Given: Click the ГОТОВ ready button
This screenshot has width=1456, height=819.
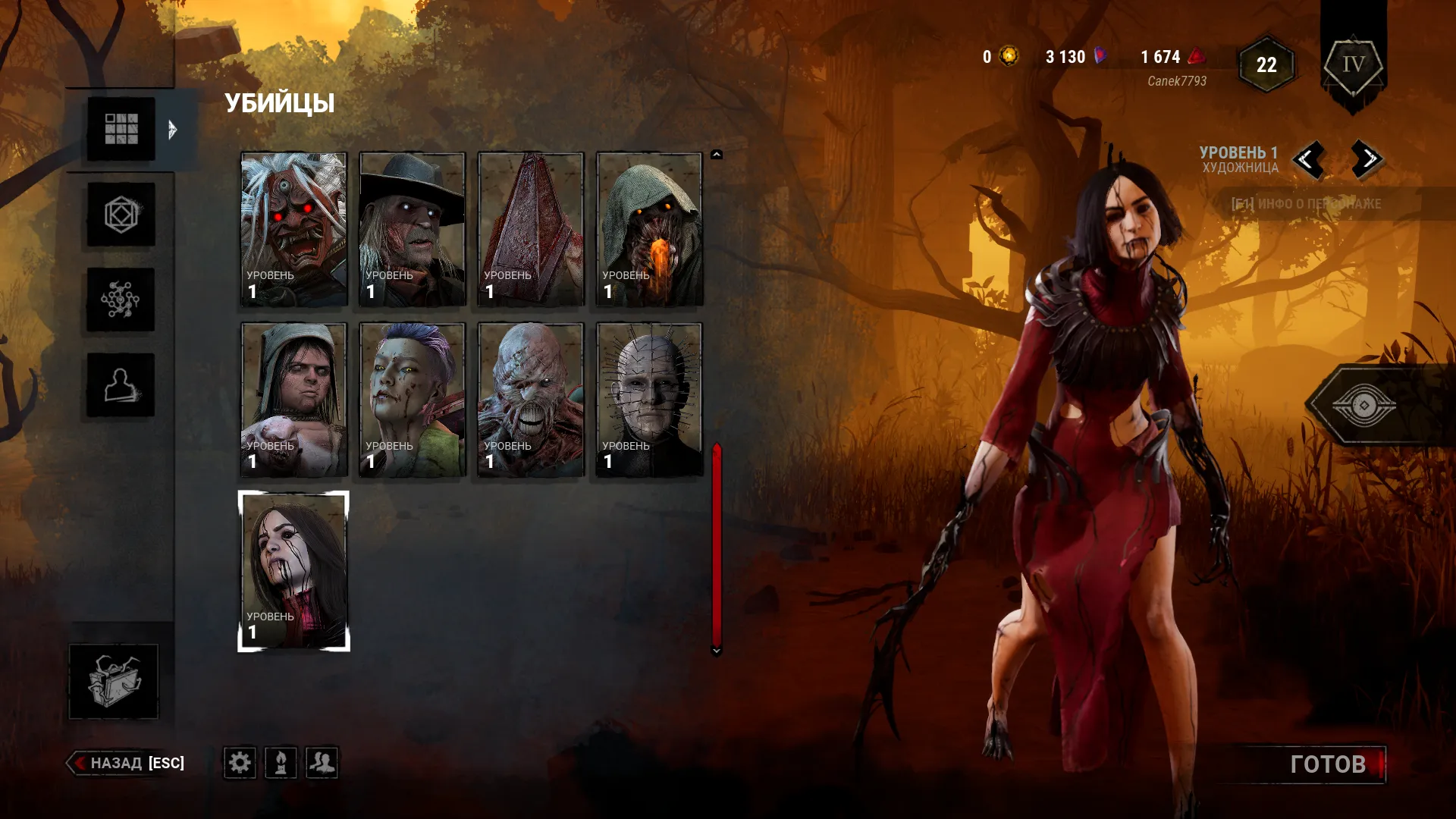Looking at the screenshot, I should click(x=1328, y=764).
